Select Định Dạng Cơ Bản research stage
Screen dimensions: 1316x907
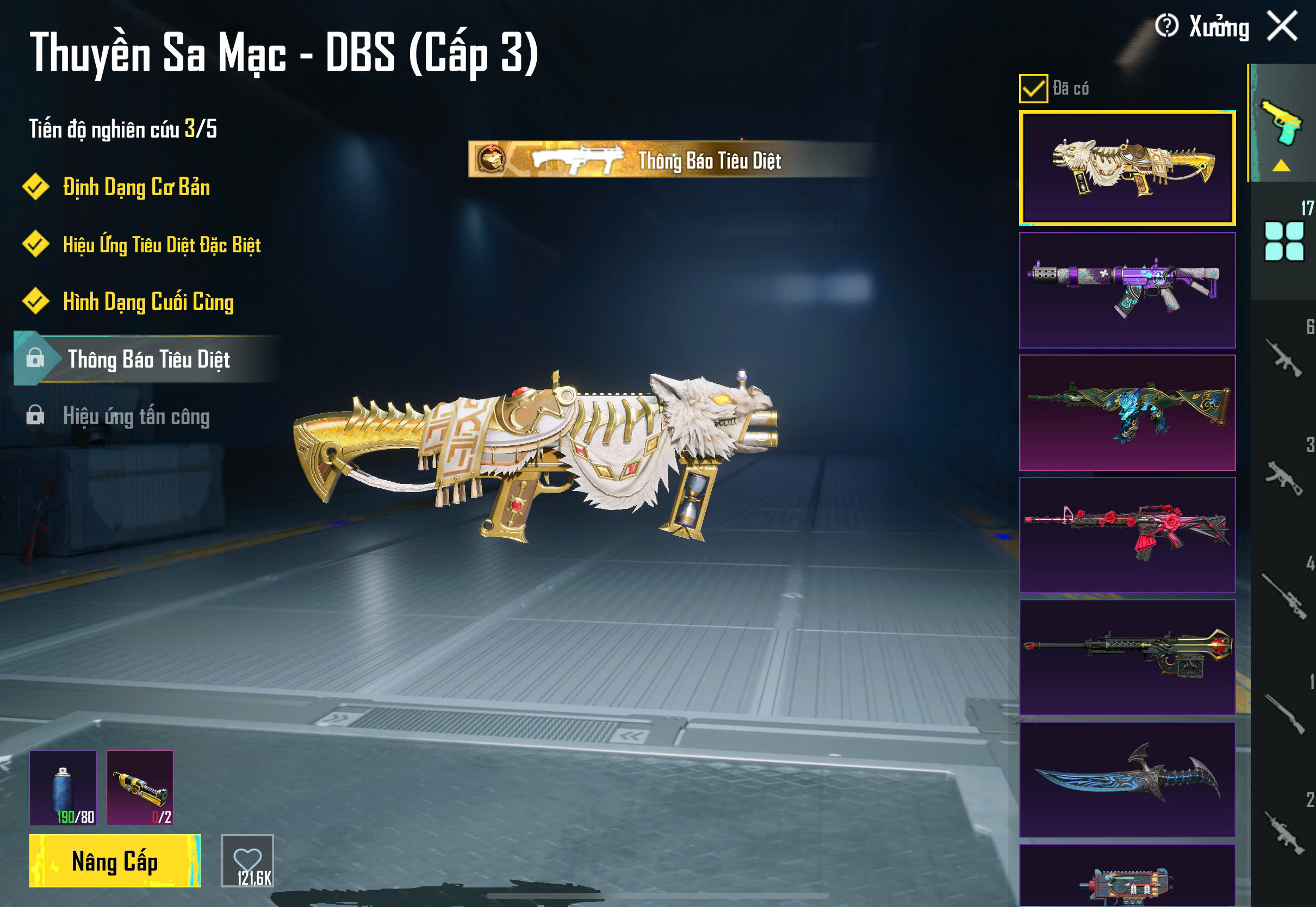point(136,188)
